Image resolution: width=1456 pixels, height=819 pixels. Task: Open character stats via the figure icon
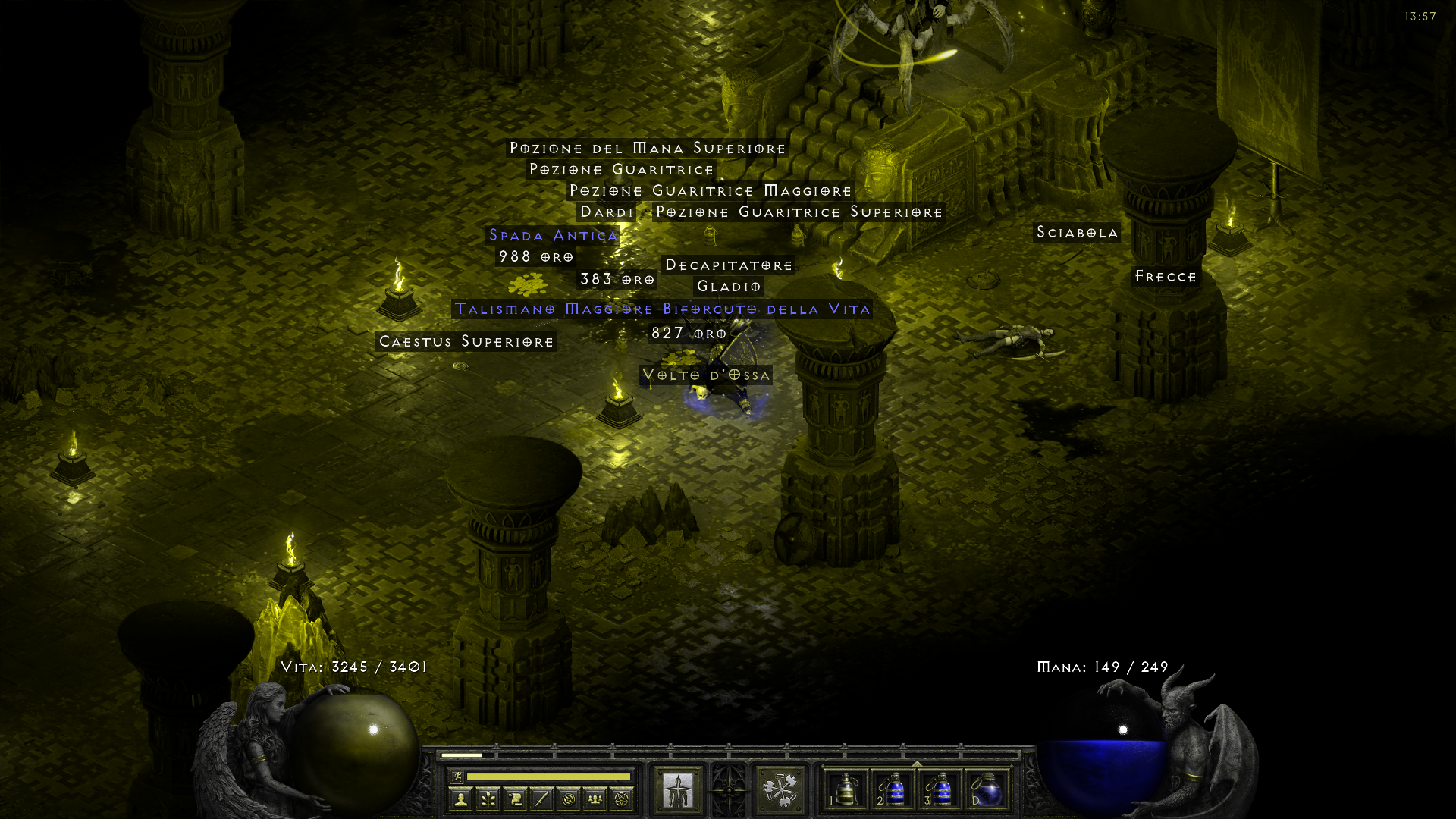(x=461, y=798)
